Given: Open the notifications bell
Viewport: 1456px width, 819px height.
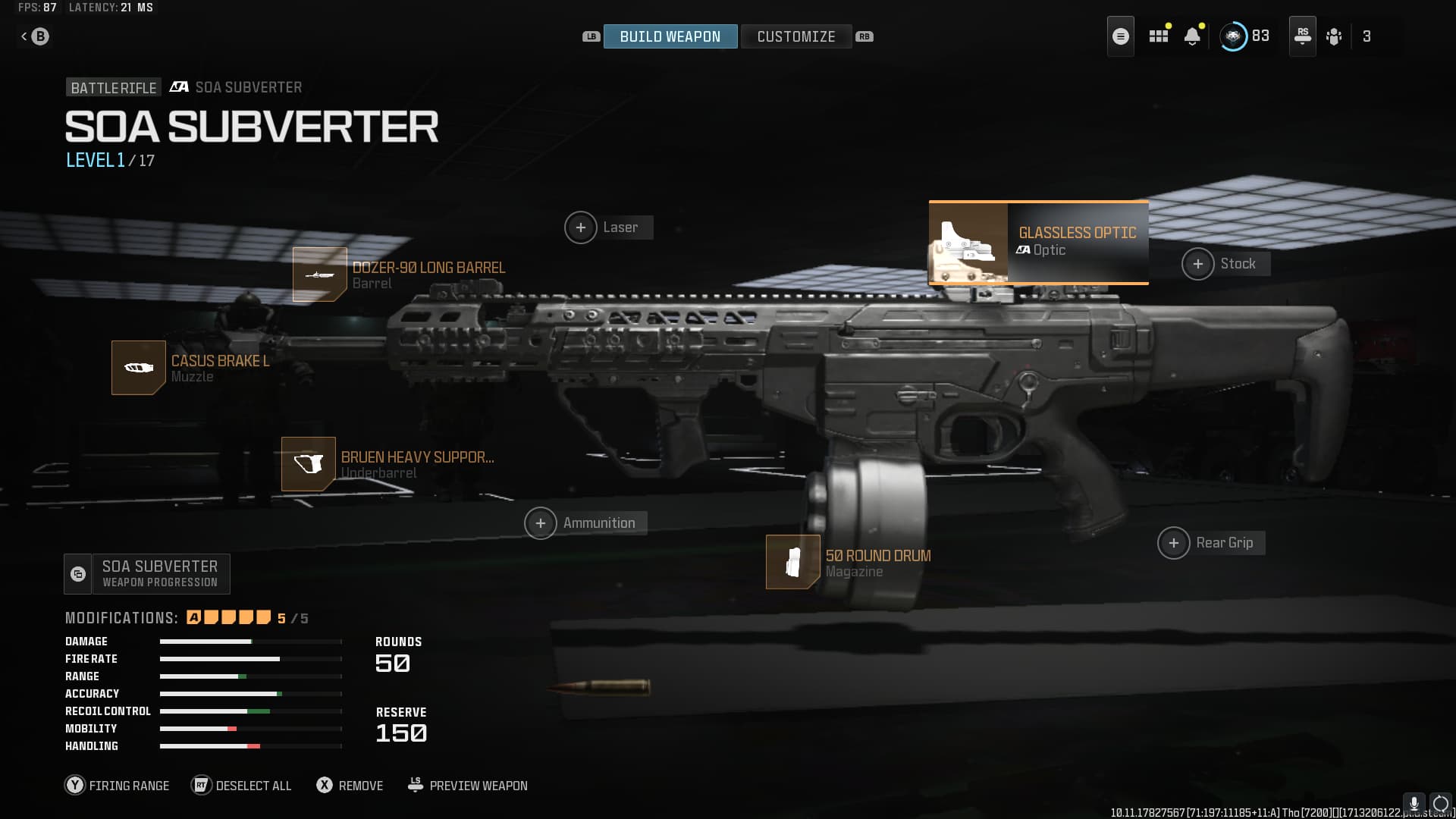Looking at the screenshot, I should 1191,36.
